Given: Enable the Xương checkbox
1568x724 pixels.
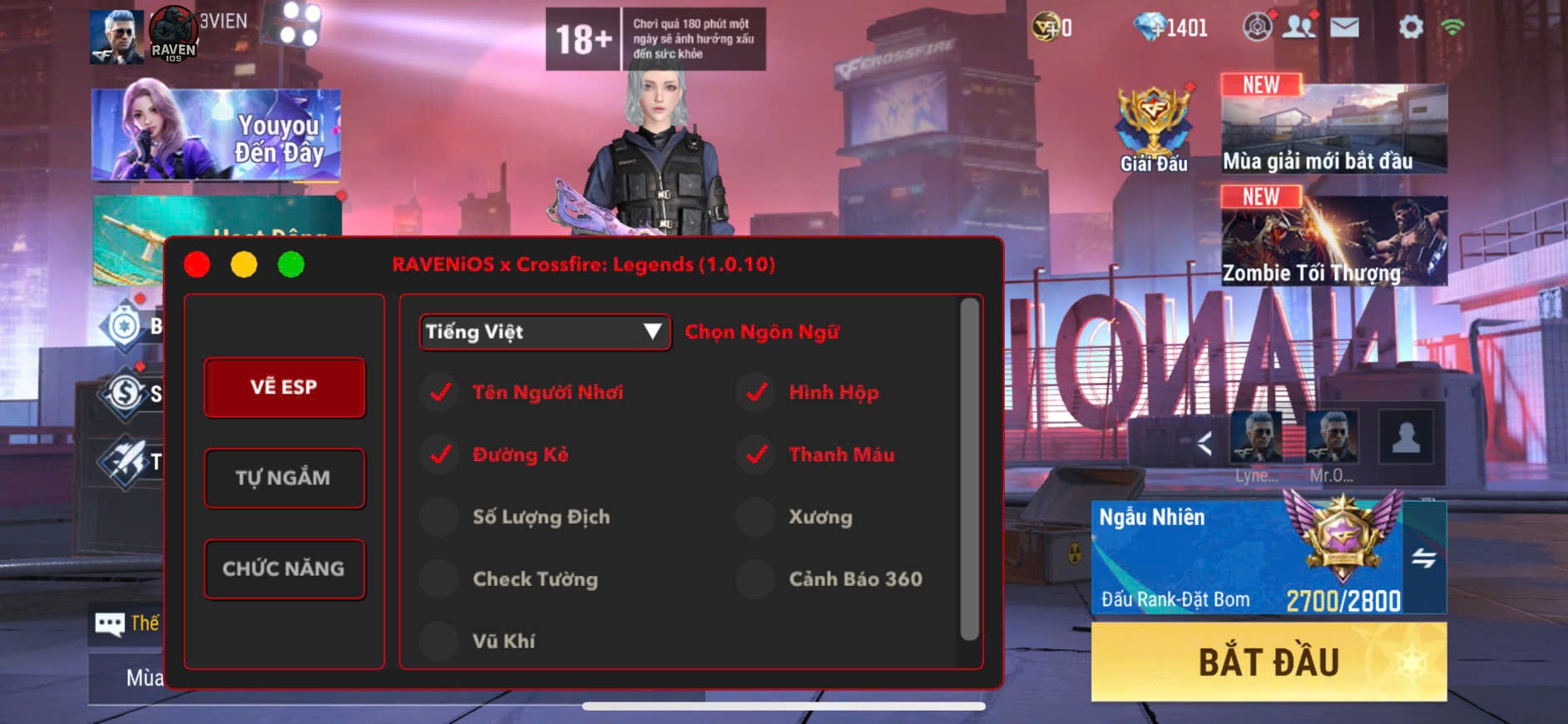Looking at the screenshot, I should 755,517.
